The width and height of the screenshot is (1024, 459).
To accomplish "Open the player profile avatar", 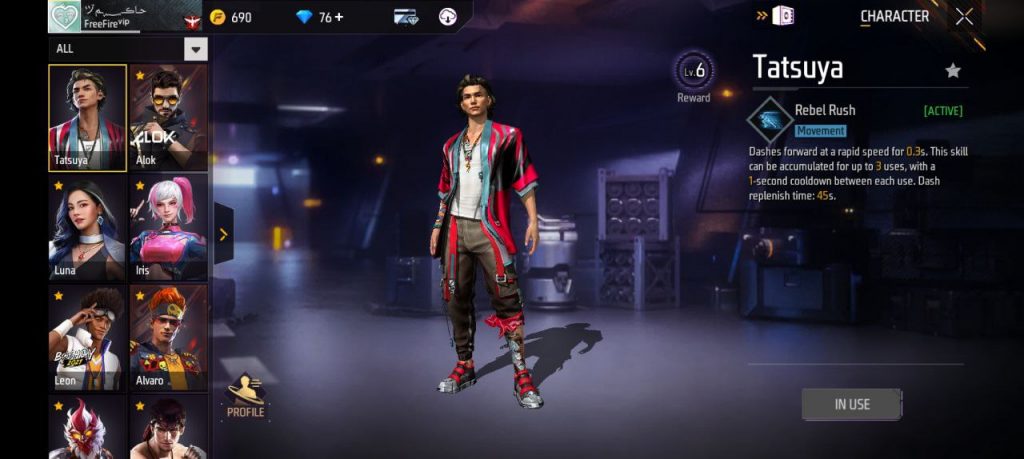I will click(x=65, y=17).
